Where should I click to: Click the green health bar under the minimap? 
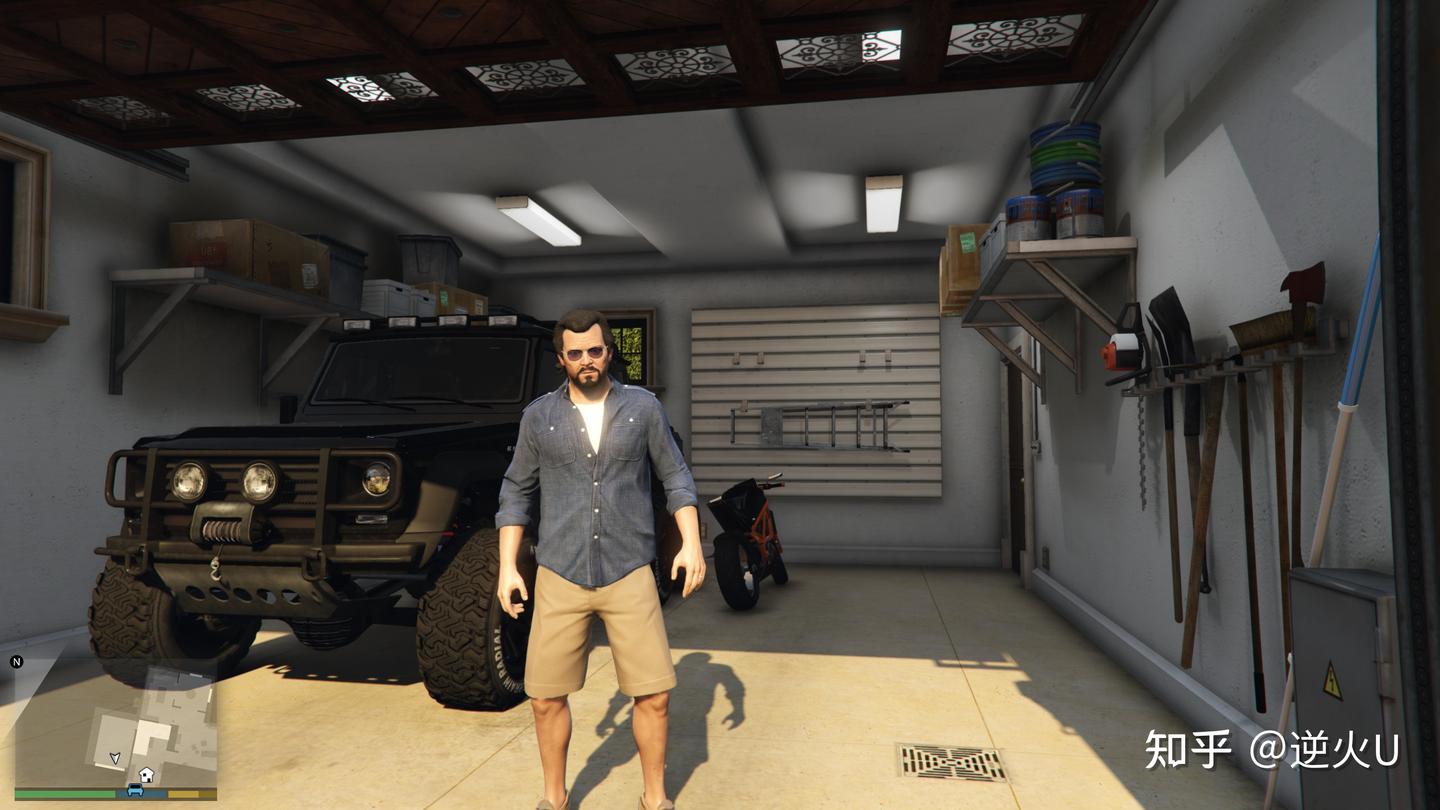click(63, 792)
